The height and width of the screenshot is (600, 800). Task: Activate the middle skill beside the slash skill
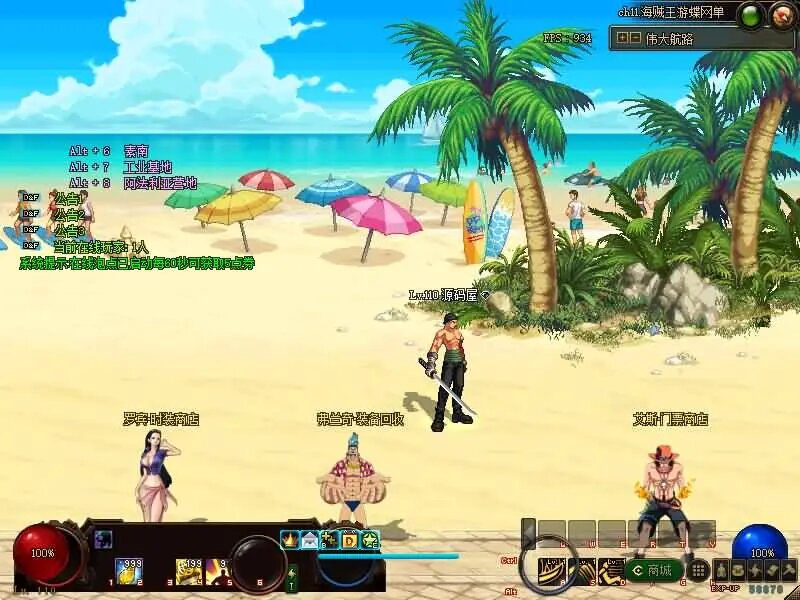click(581, 571)
